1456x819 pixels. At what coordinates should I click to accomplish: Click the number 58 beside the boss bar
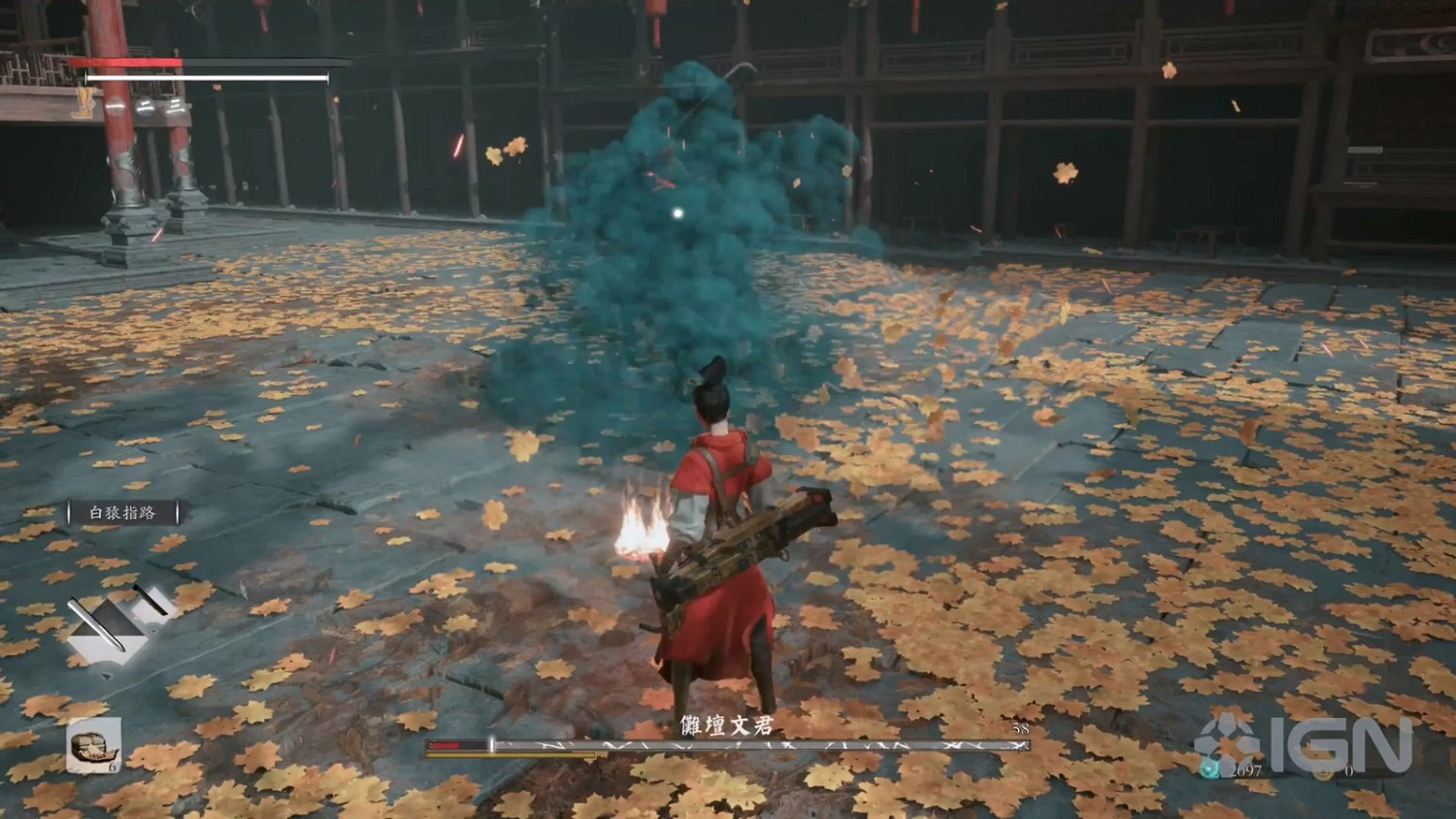(1022, 727)
